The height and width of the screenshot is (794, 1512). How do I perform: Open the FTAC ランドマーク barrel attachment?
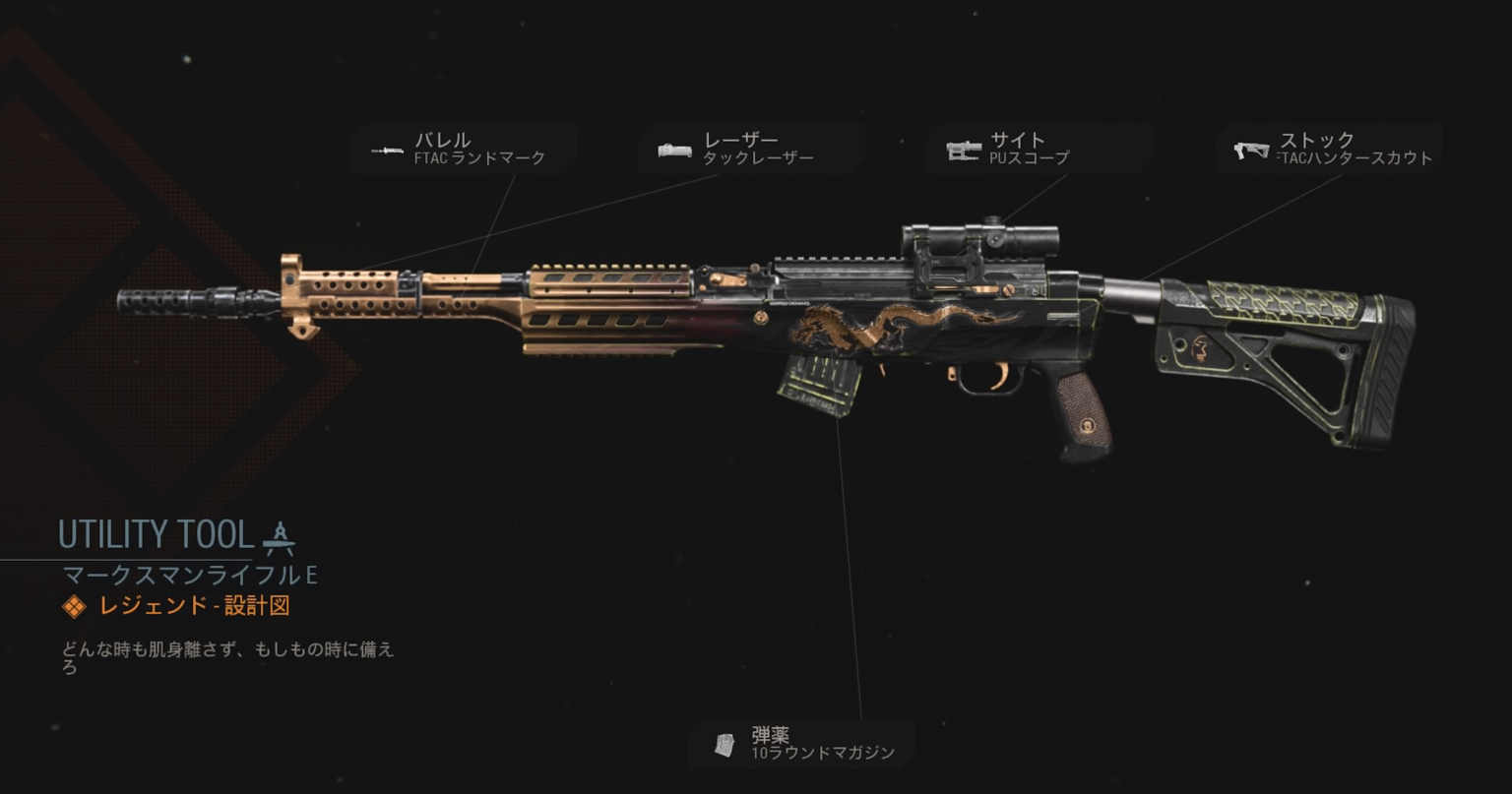click(x=479, y=156)
